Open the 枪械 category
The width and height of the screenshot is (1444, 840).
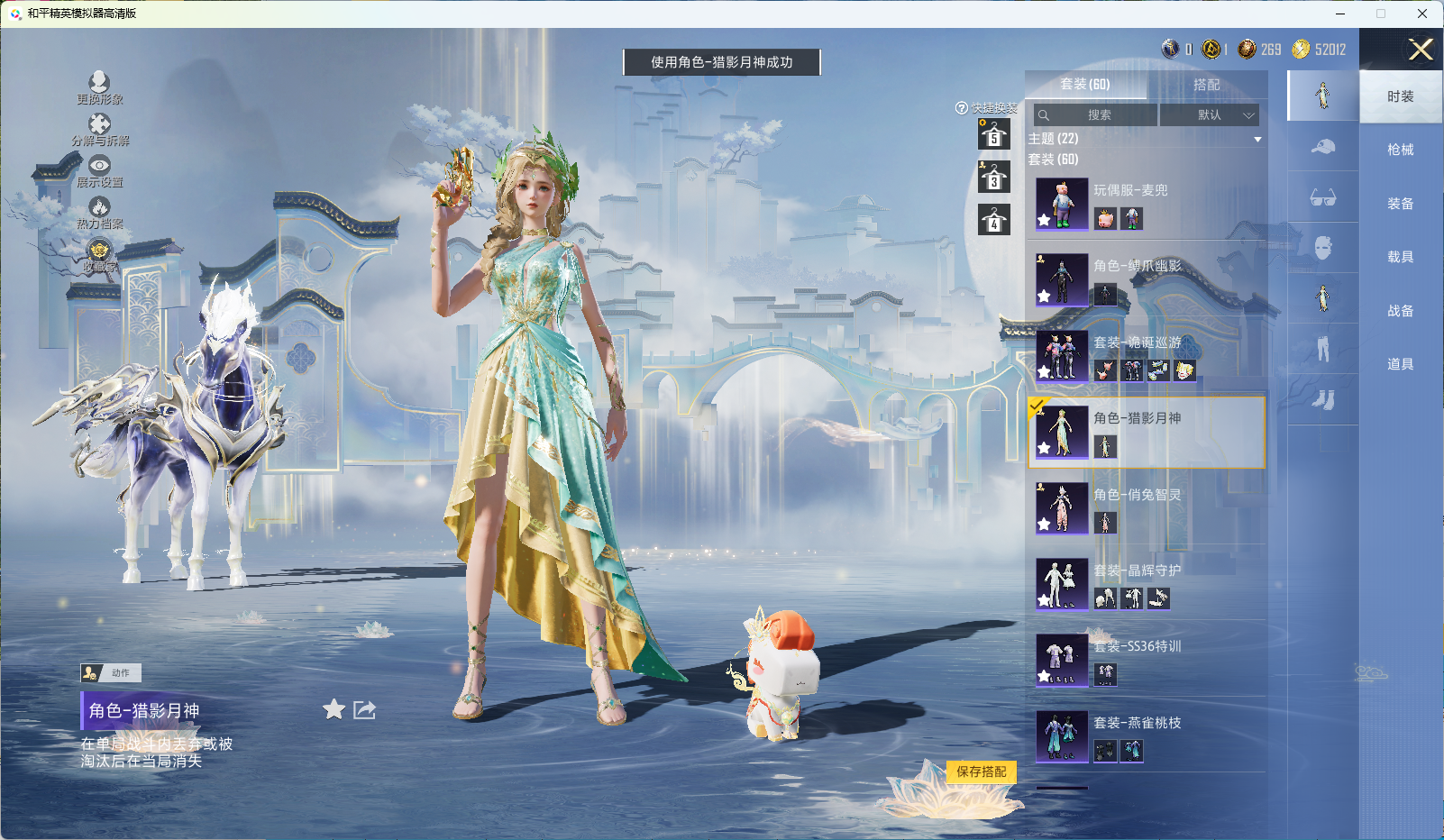click(x=1400, y=150)
